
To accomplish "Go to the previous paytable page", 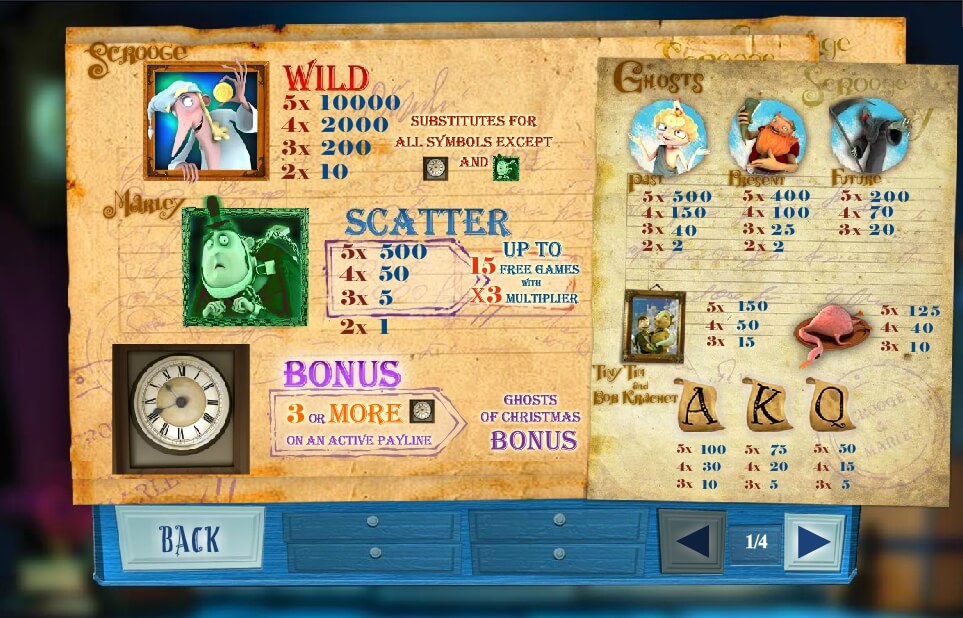I will point(692,542).
